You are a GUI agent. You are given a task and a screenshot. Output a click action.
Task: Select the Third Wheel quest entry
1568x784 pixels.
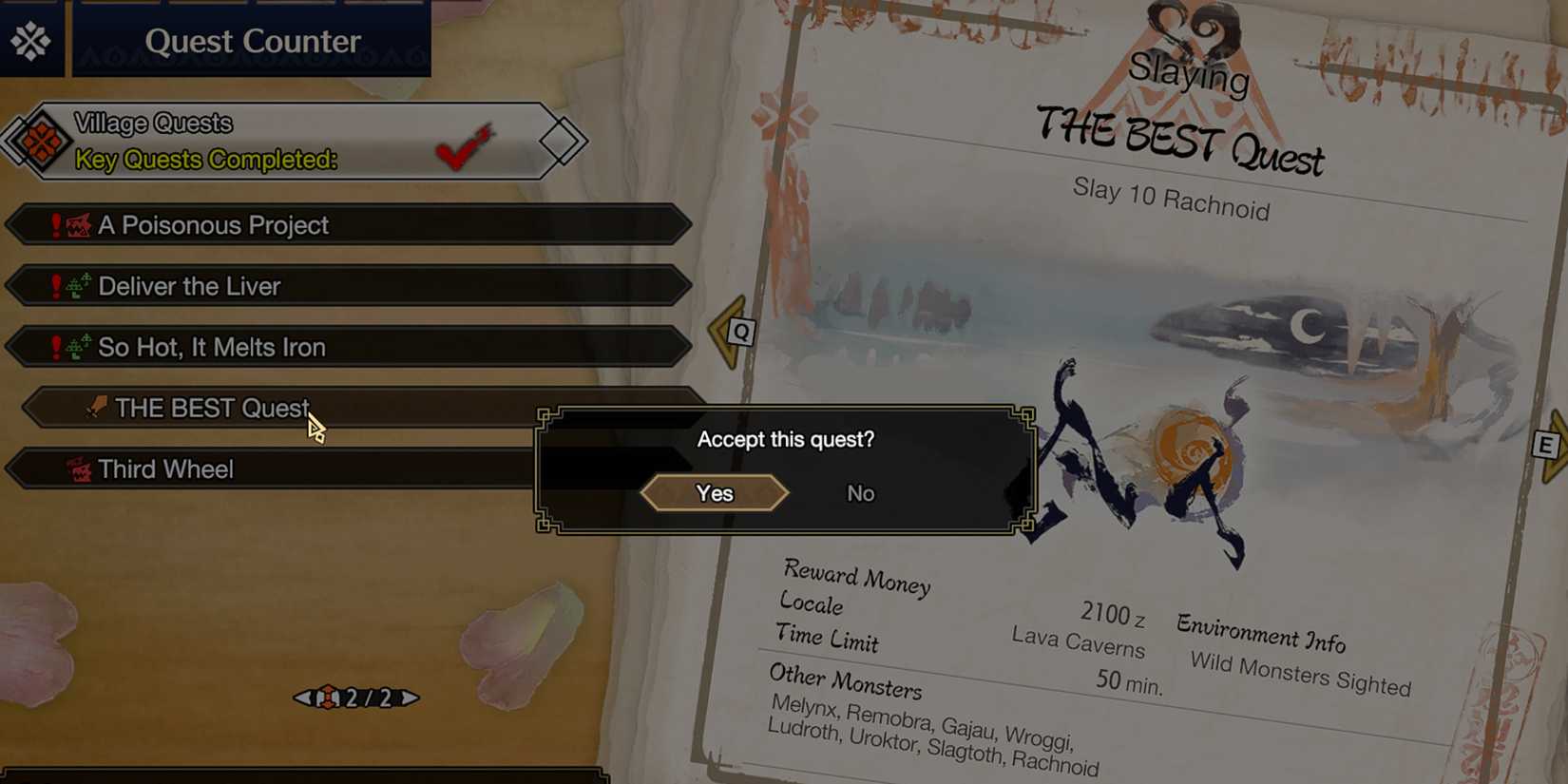285,468
